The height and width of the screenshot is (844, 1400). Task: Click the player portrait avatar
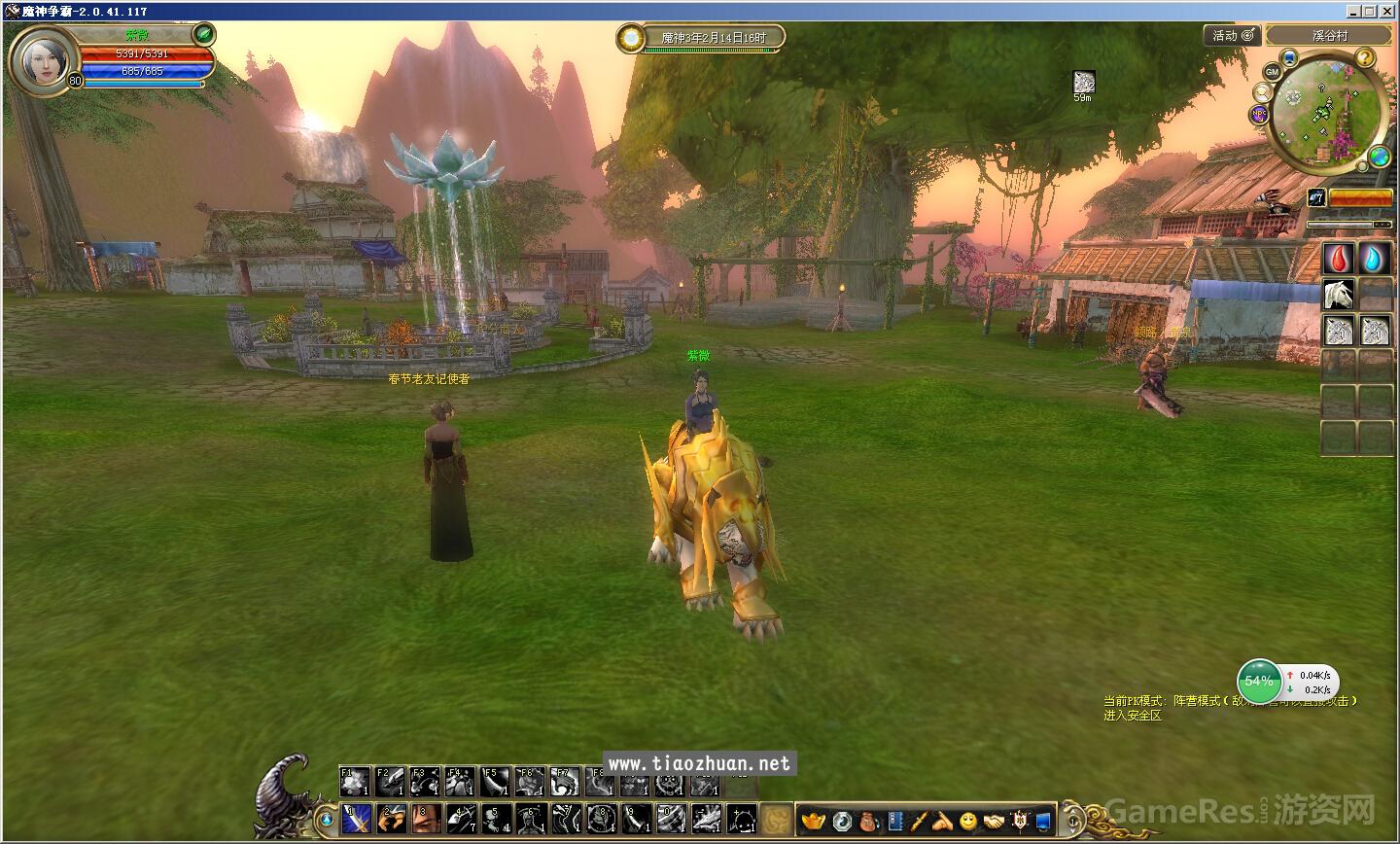tap(45, 59)
